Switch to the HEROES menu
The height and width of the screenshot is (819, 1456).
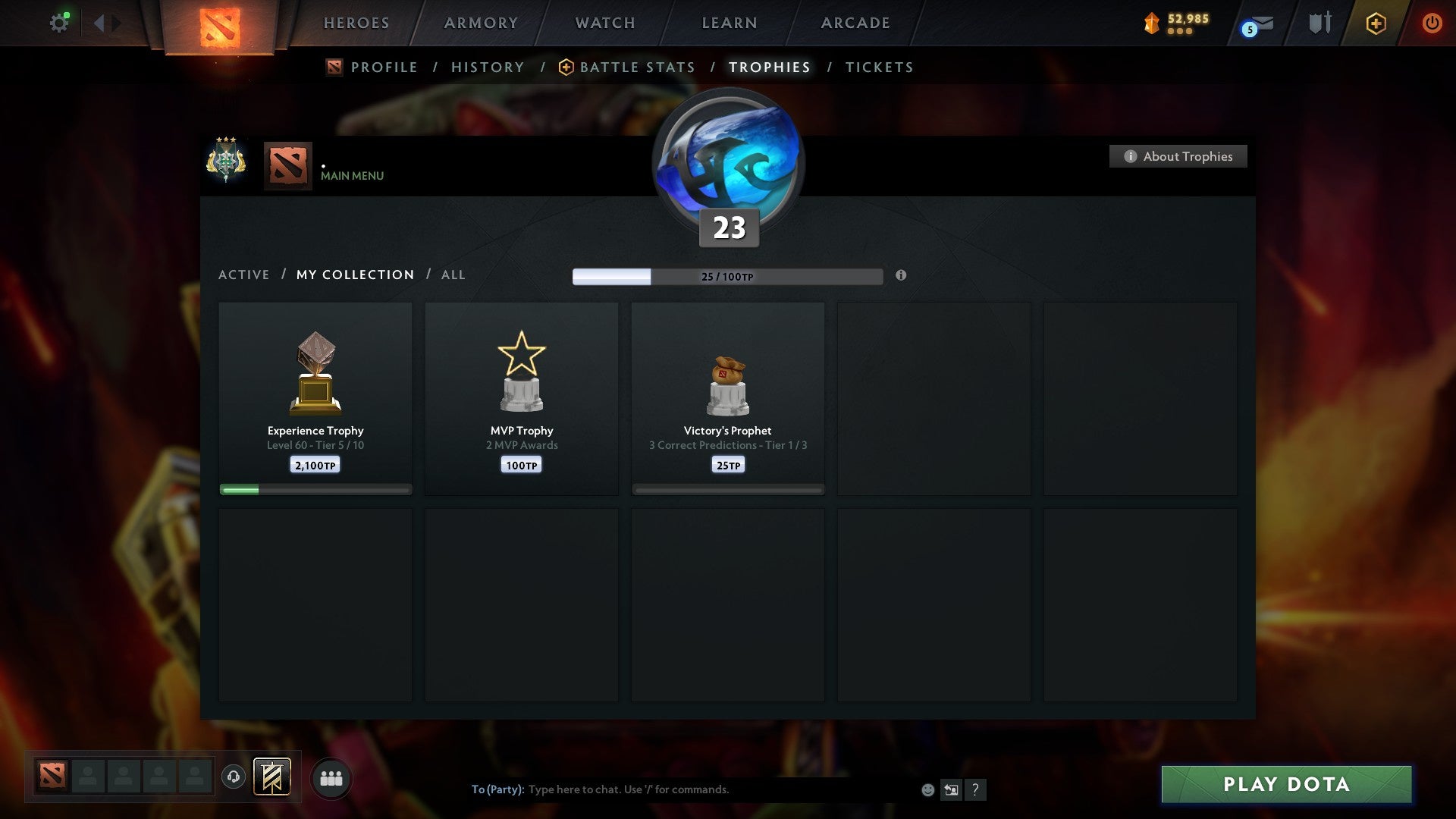pos(356,23)
